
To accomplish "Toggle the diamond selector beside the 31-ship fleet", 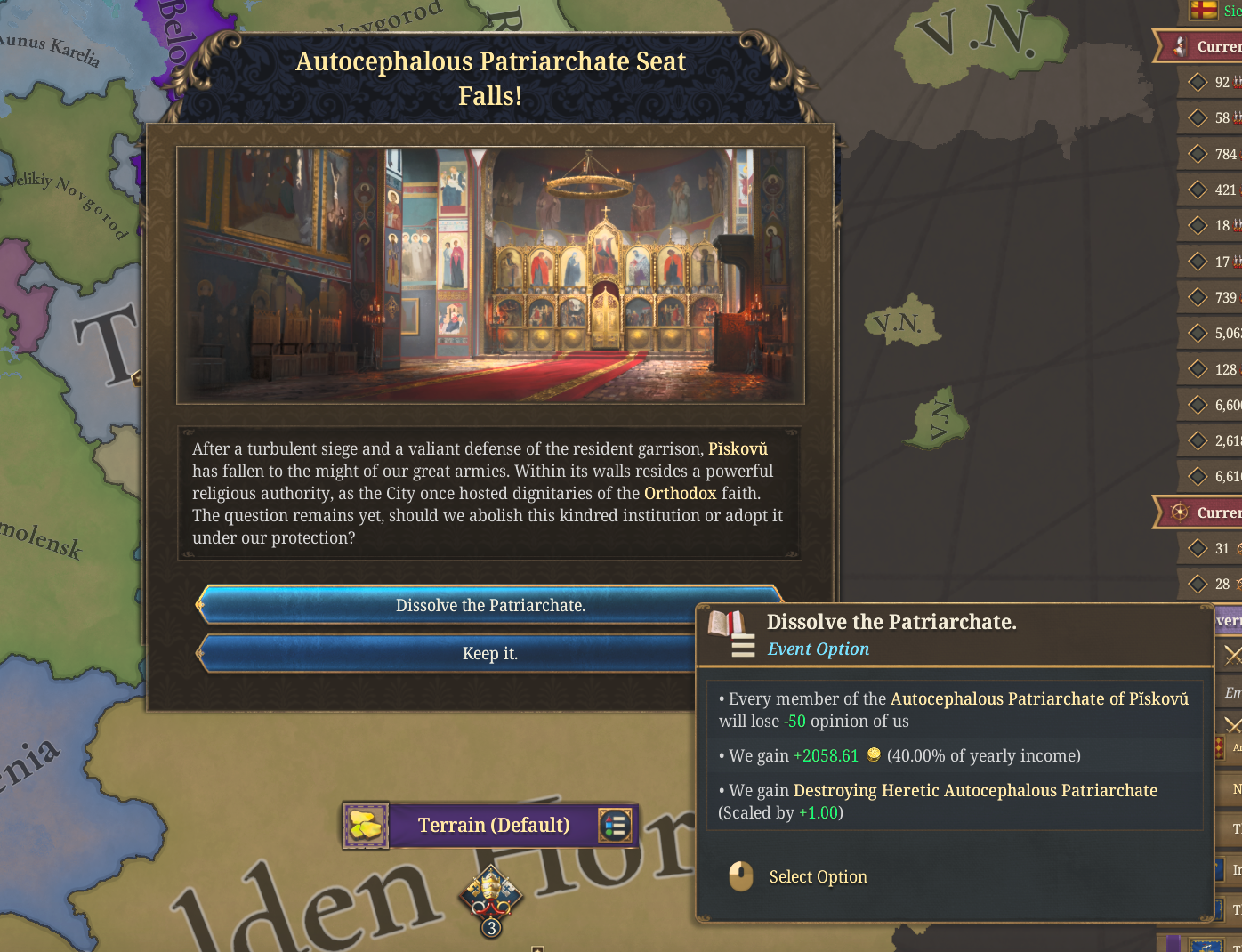I will (x=1199, y=548).
